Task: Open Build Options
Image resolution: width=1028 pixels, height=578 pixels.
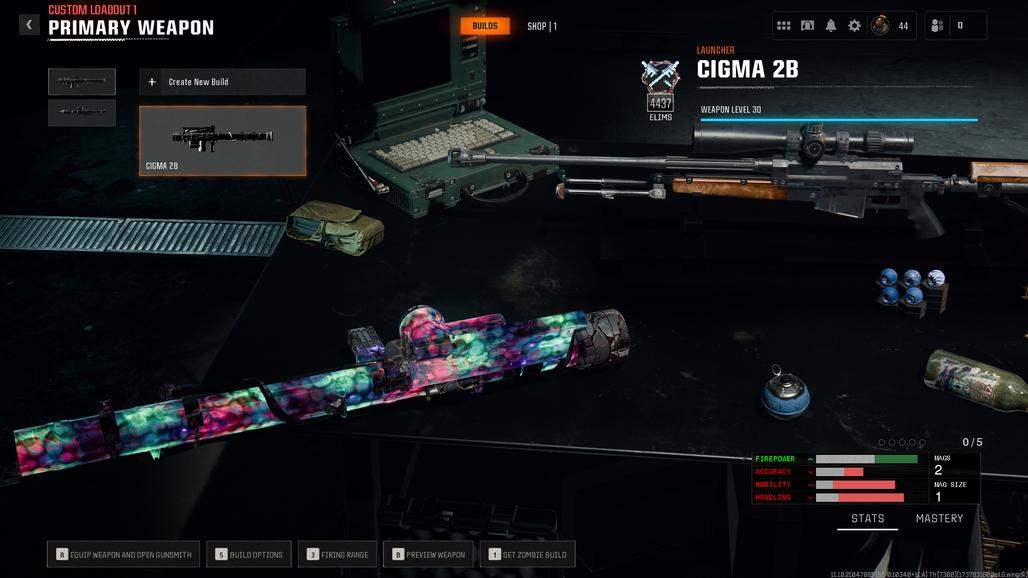Action: coord(250,554)
